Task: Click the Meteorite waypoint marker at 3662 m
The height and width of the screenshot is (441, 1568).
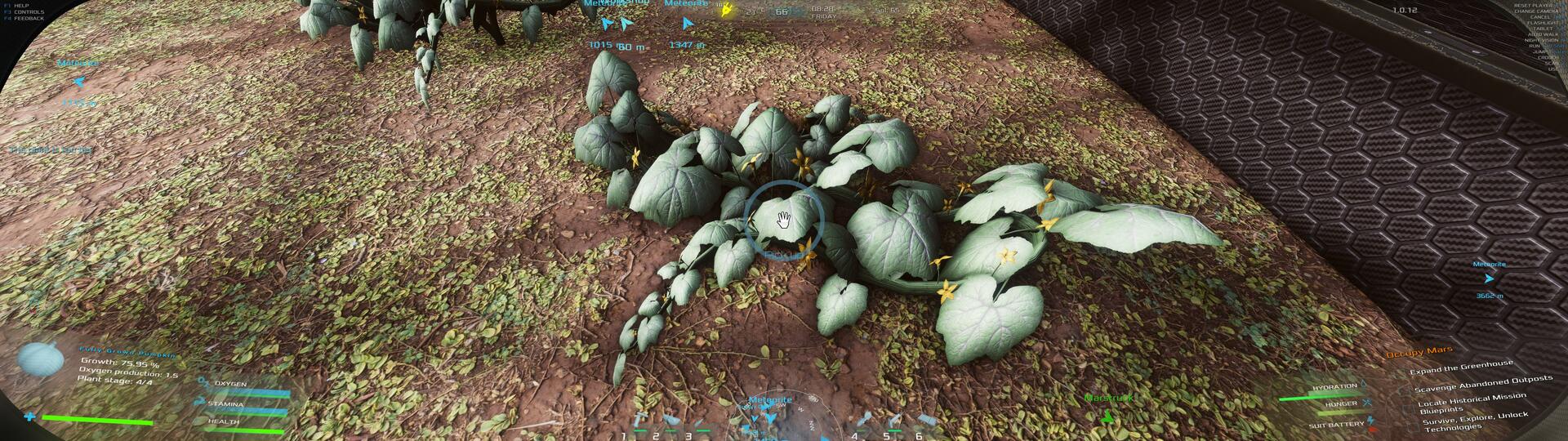Action: pos(1489,278)
